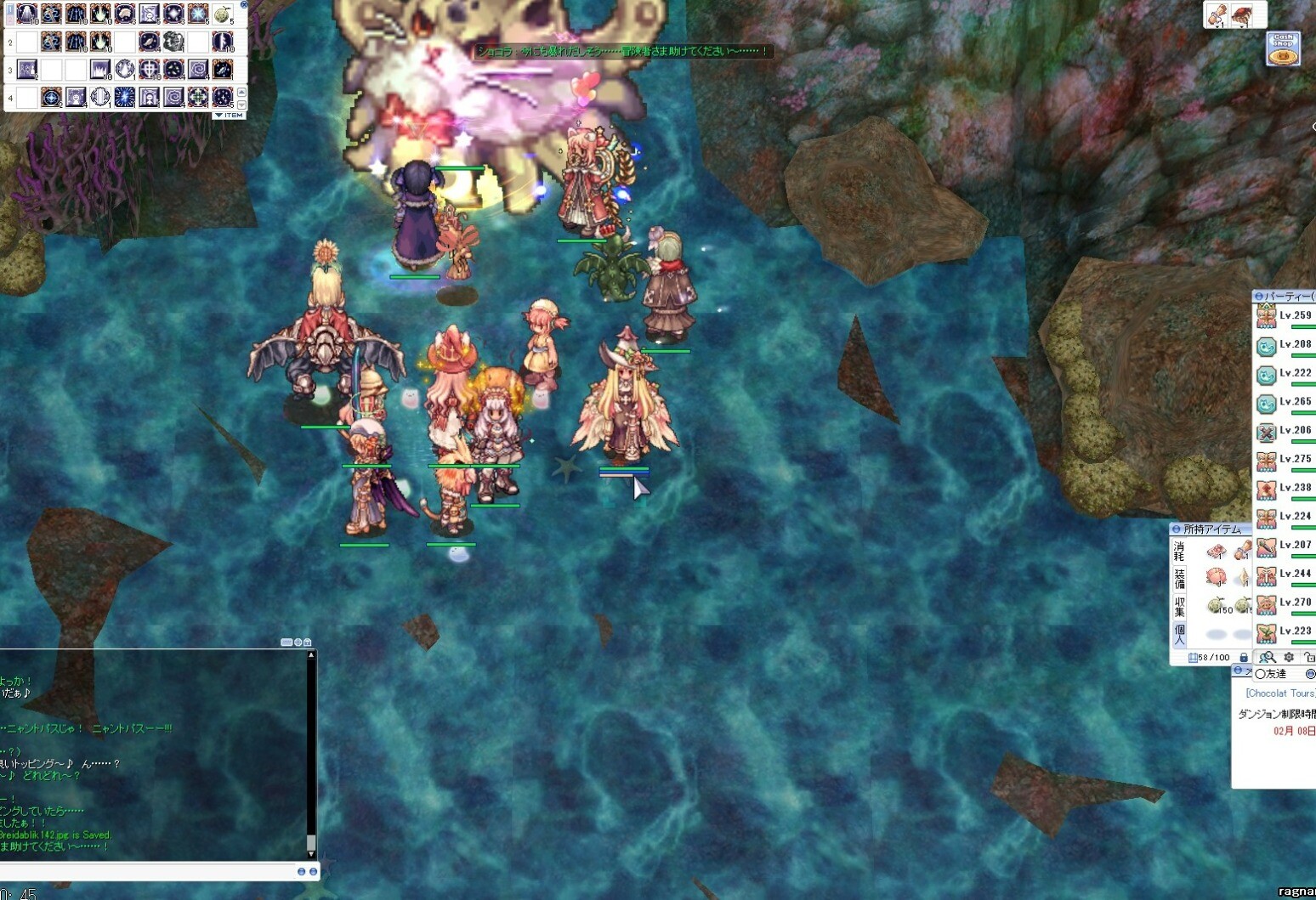Open the ITEM dropdown under the hotbar

point(229,115)
